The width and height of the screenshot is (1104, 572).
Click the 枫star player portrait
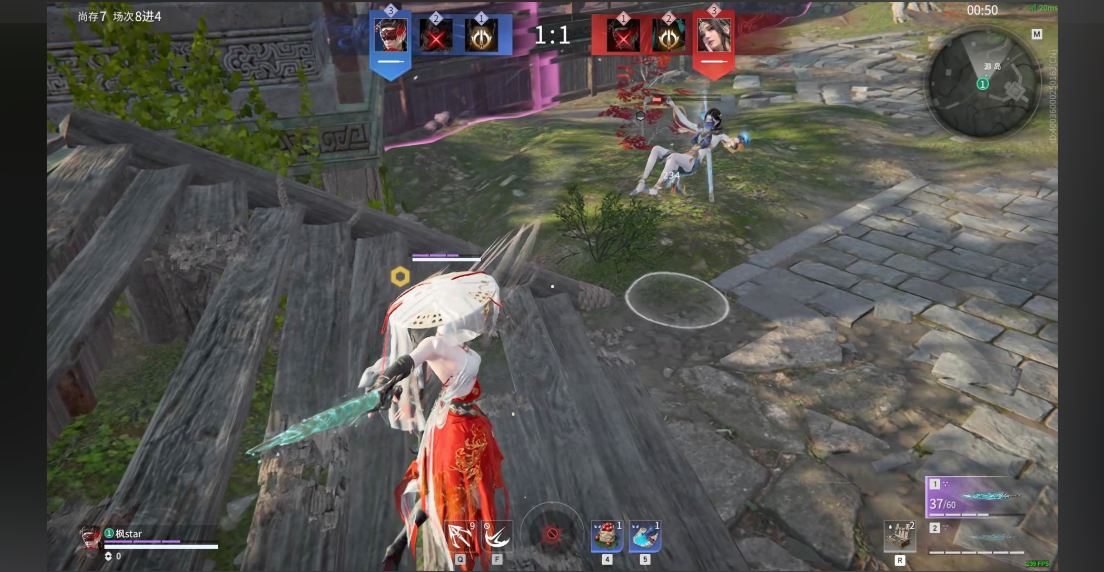pyautogui.click(x=91, y=537)
